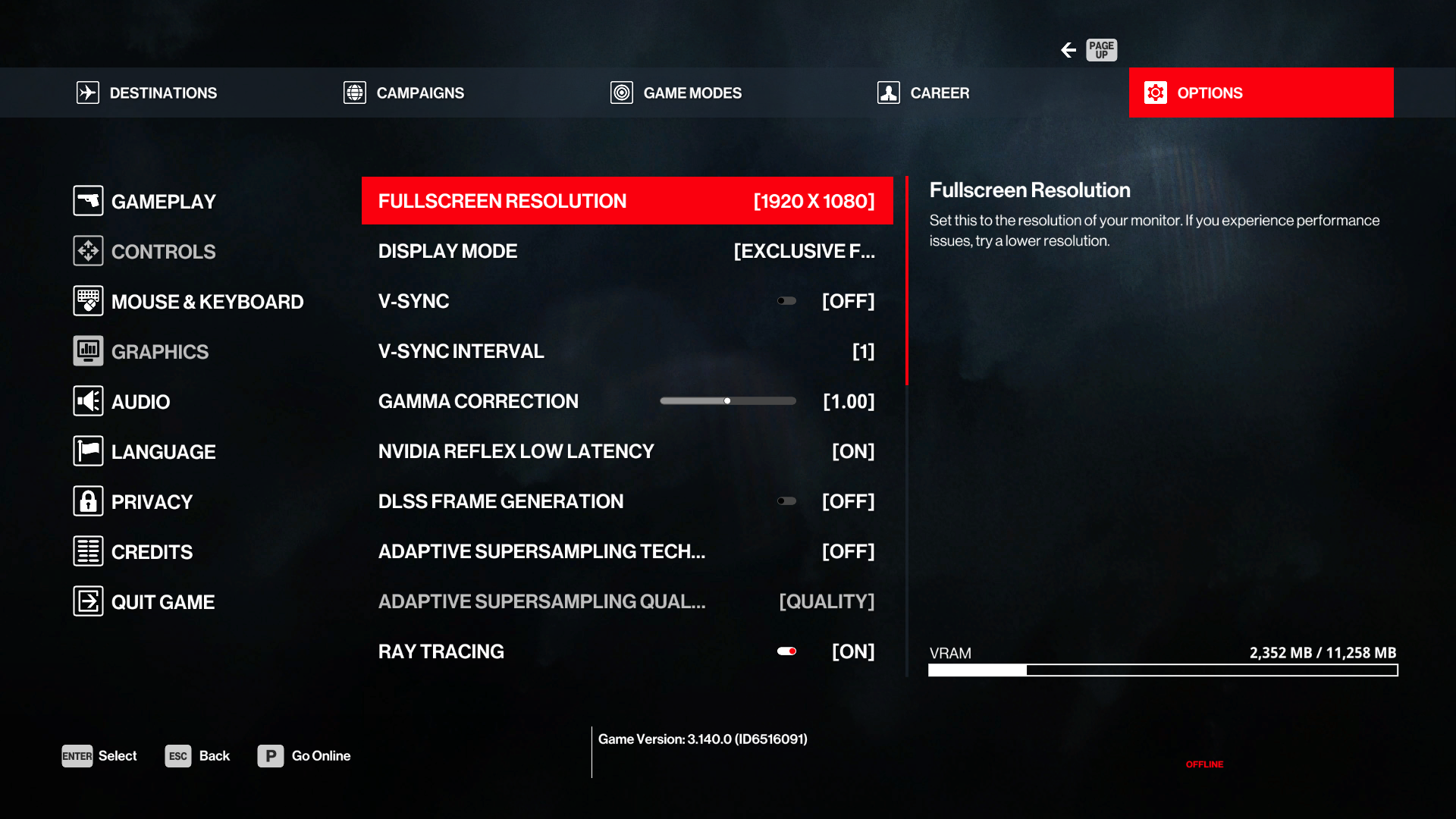The width and height of the screenshot is (1456, 819).
Task: Choose Mouse & Keyboard settings
Action: (x=188, y=302)
